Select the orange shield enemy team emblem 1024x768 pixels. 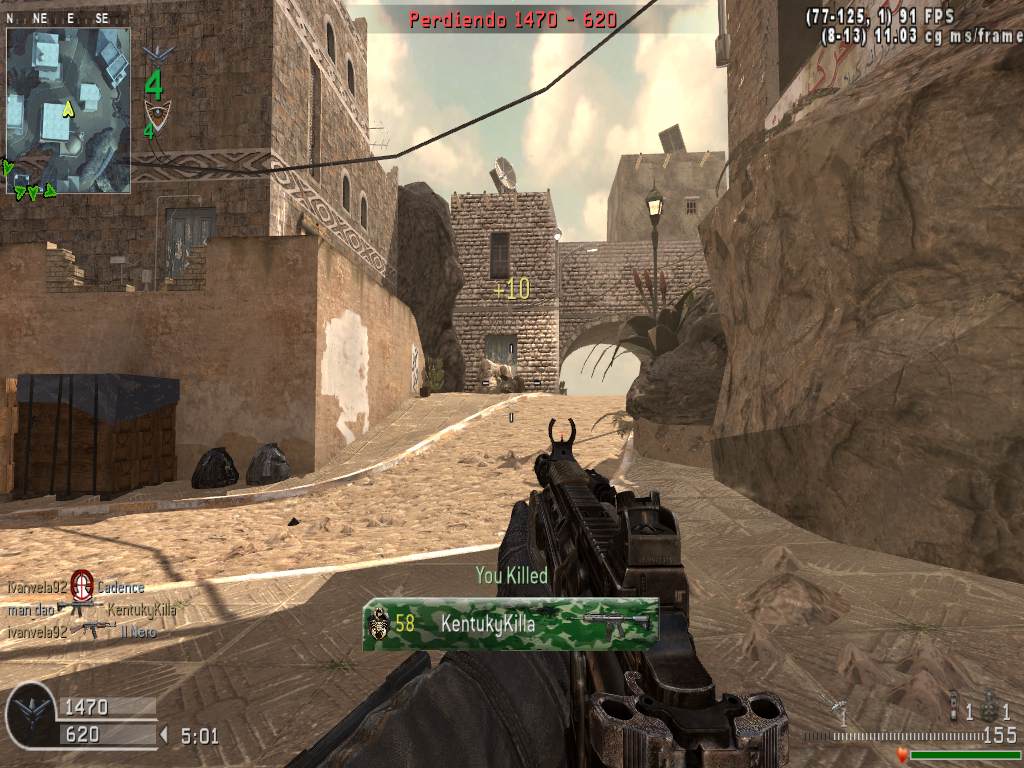tap(156, 110)
